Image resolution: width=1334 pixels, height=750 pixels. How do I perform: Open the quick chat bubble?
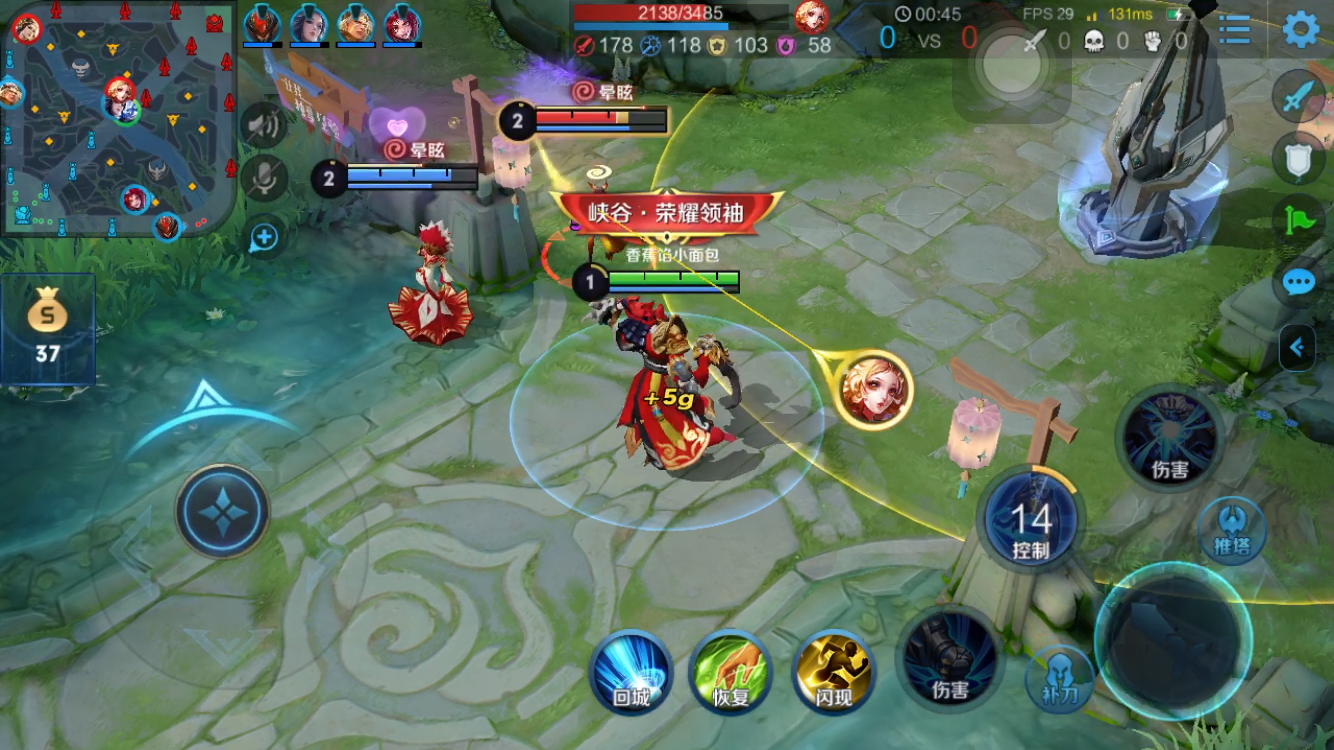pyautogui.click(x=1298, y=283)
